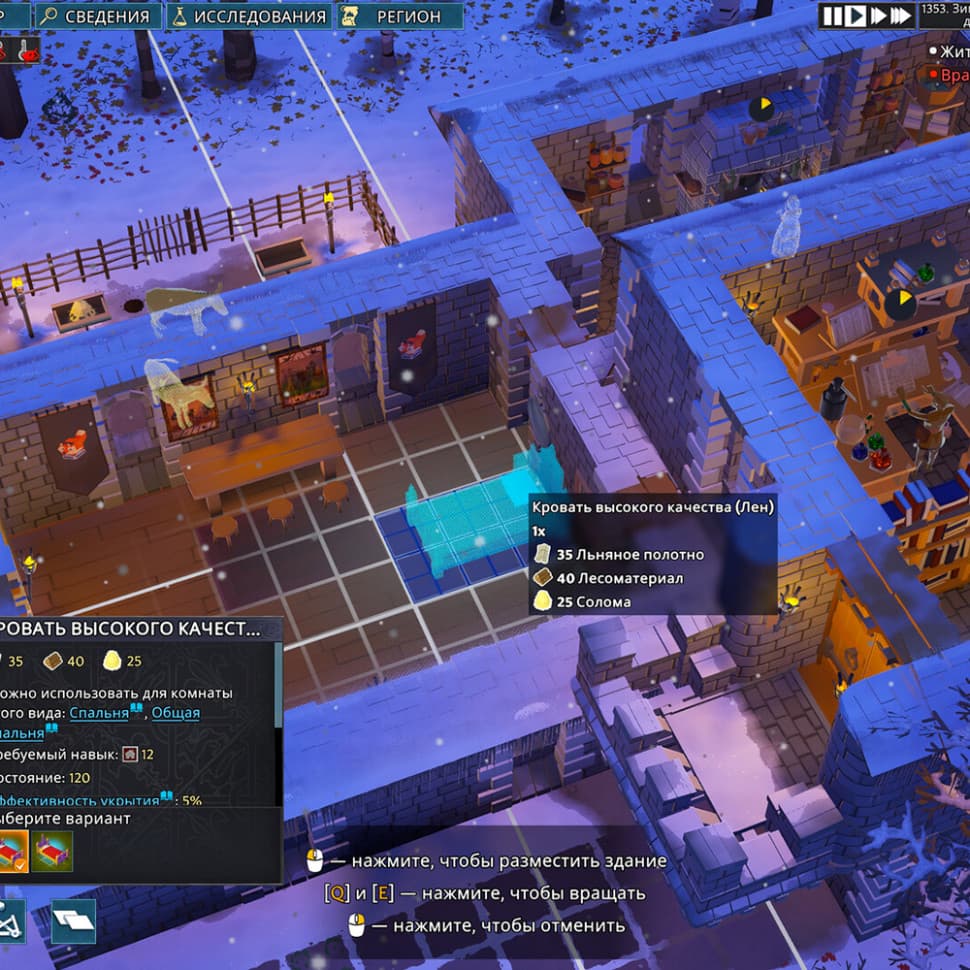This screenshot has height=970, width=970.
Task: Follow the Спальня room link
Action: point(98,713)
